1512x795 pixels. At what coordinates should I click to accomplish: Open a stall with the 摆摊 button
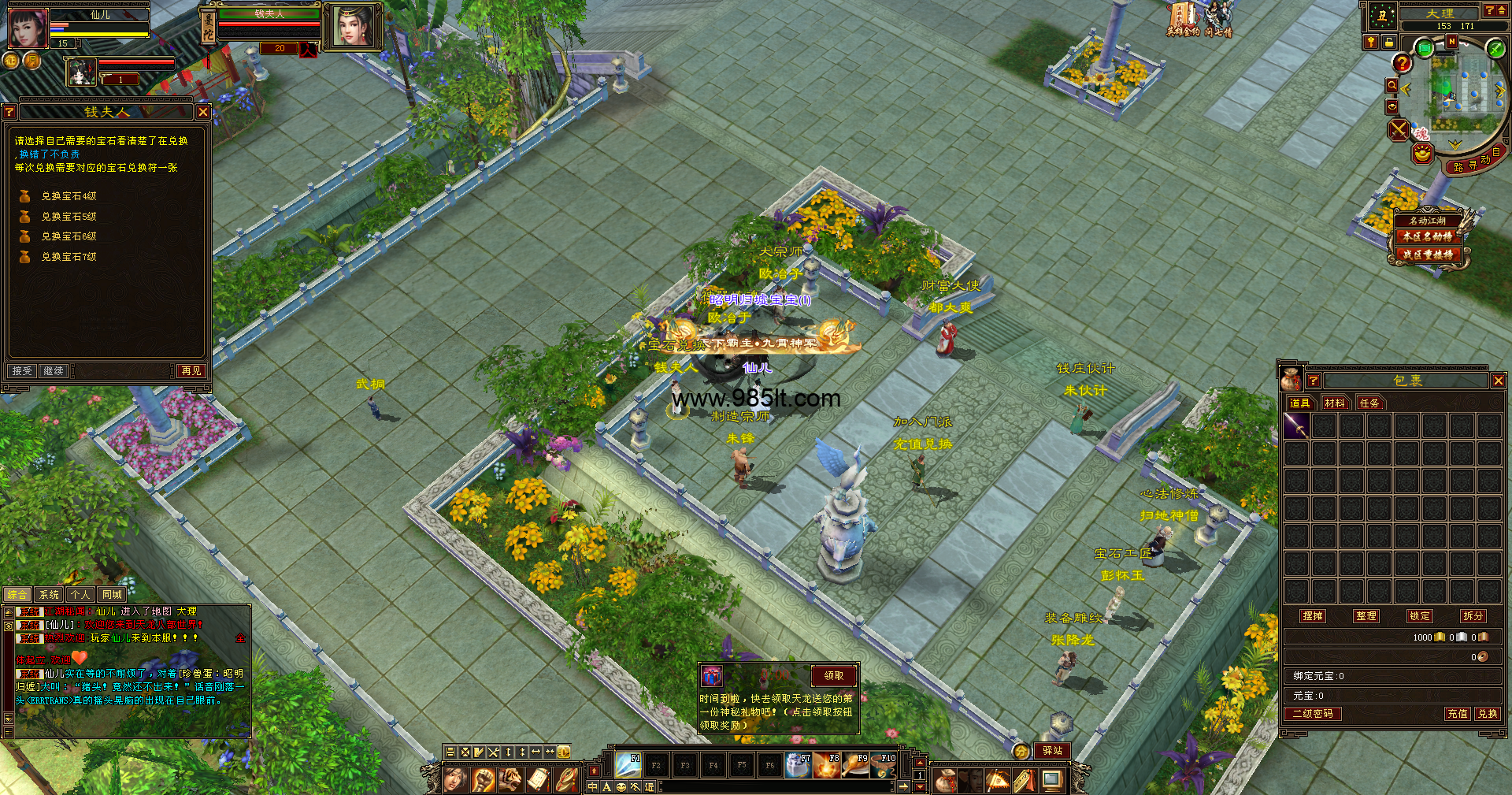point(1313,616)
